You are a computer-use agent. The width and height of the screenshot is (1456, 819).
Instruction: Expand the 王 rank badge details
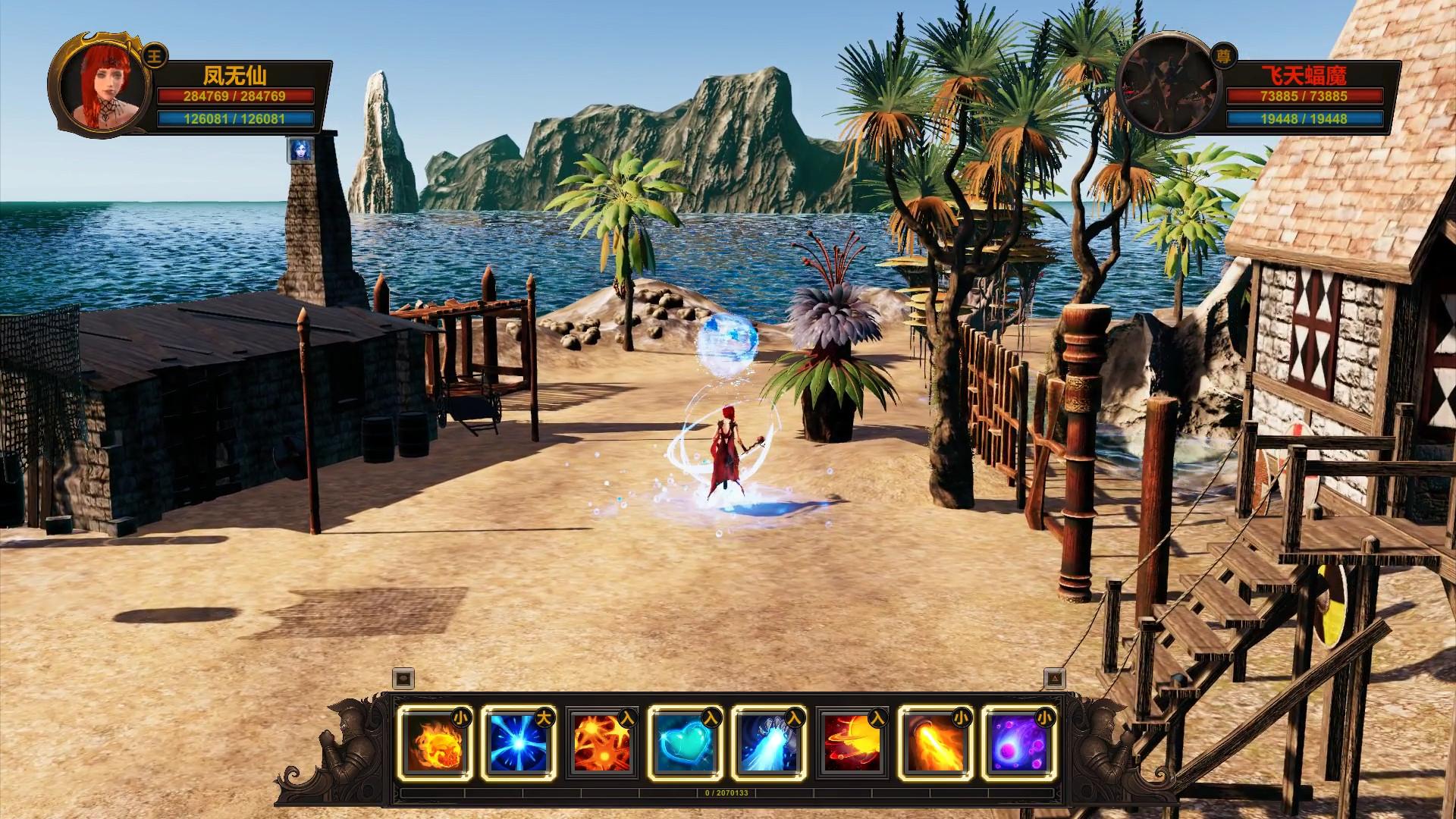coord(154,56)
